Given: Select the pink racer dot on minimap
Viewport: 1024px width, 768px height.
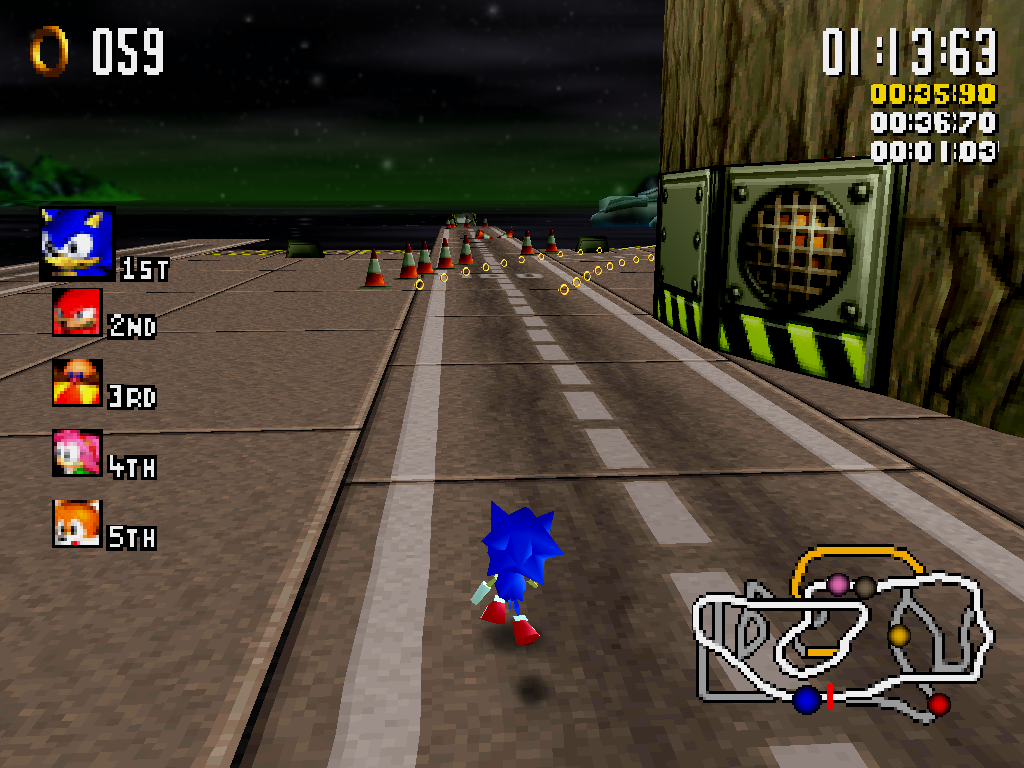Looking at the screenshot, I should tap(838, 584).
